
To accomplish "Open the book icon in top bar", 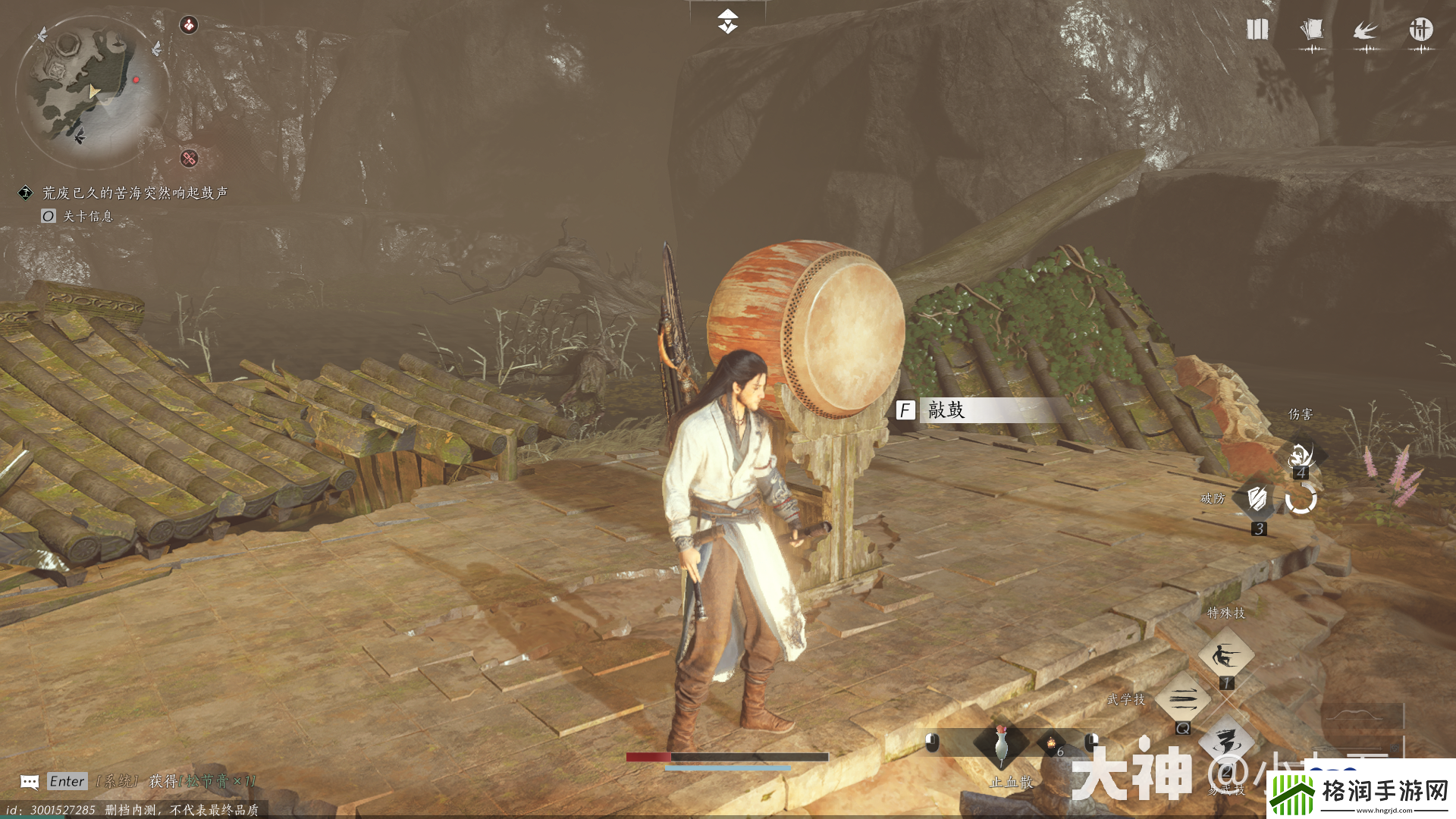I will pos(1257,30).
